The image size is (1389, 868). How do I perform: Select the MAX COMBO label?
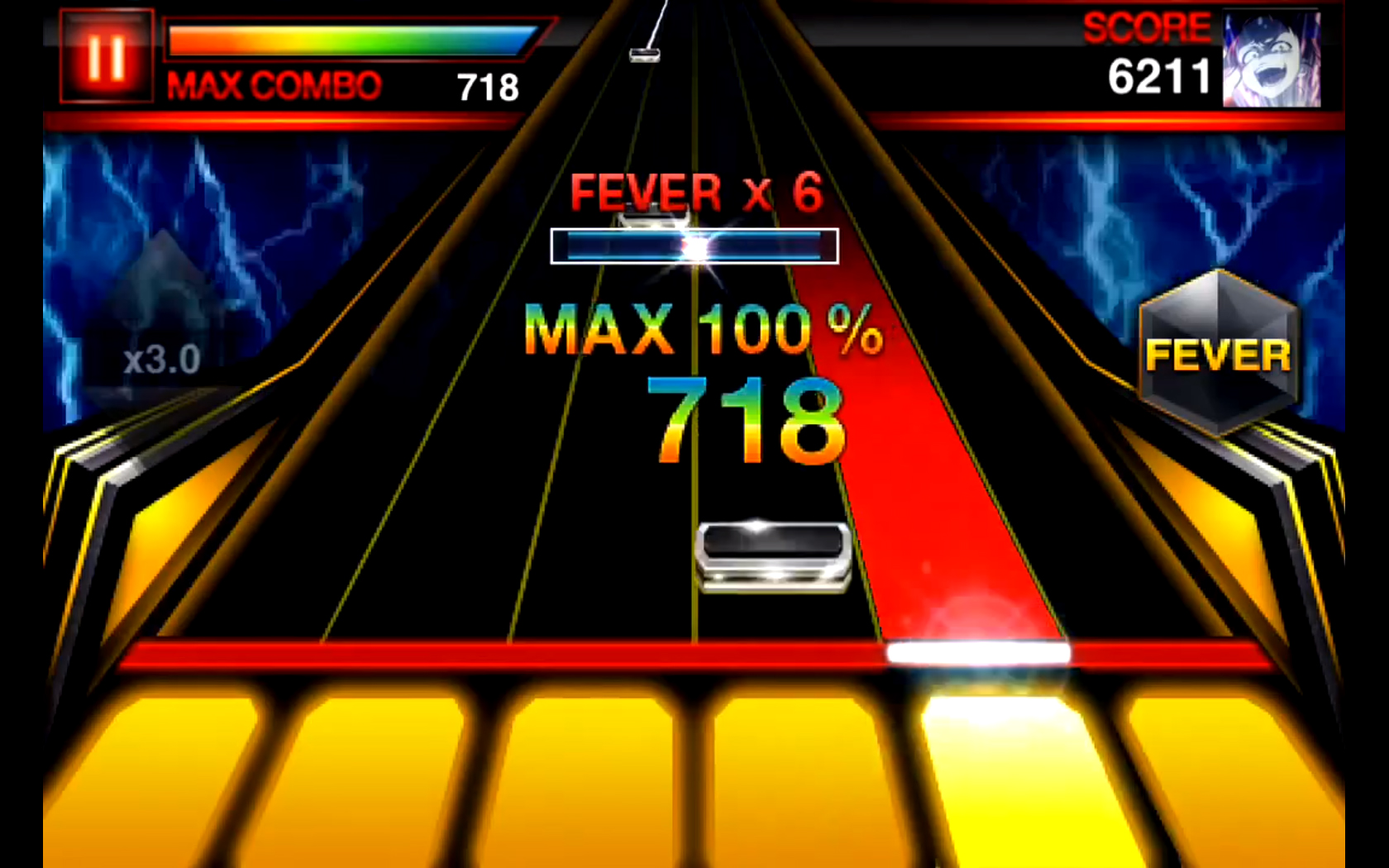pos(273,83)
